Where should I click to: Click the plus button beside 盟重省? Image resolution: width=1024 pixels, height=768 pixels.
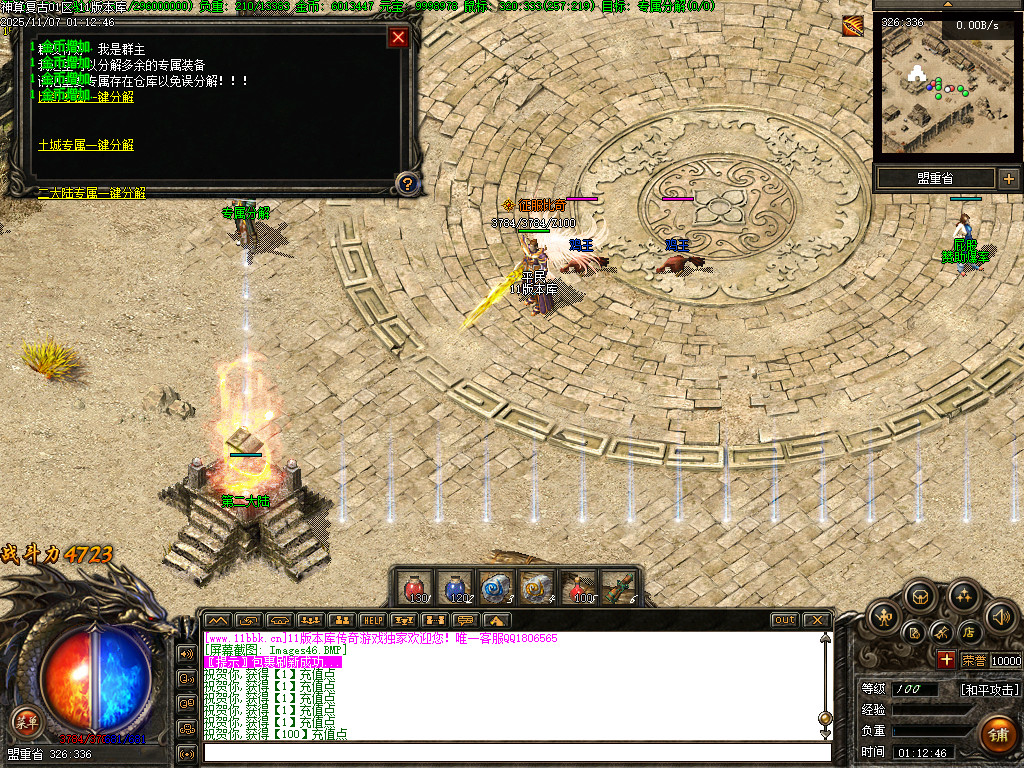click(1008, 179)
